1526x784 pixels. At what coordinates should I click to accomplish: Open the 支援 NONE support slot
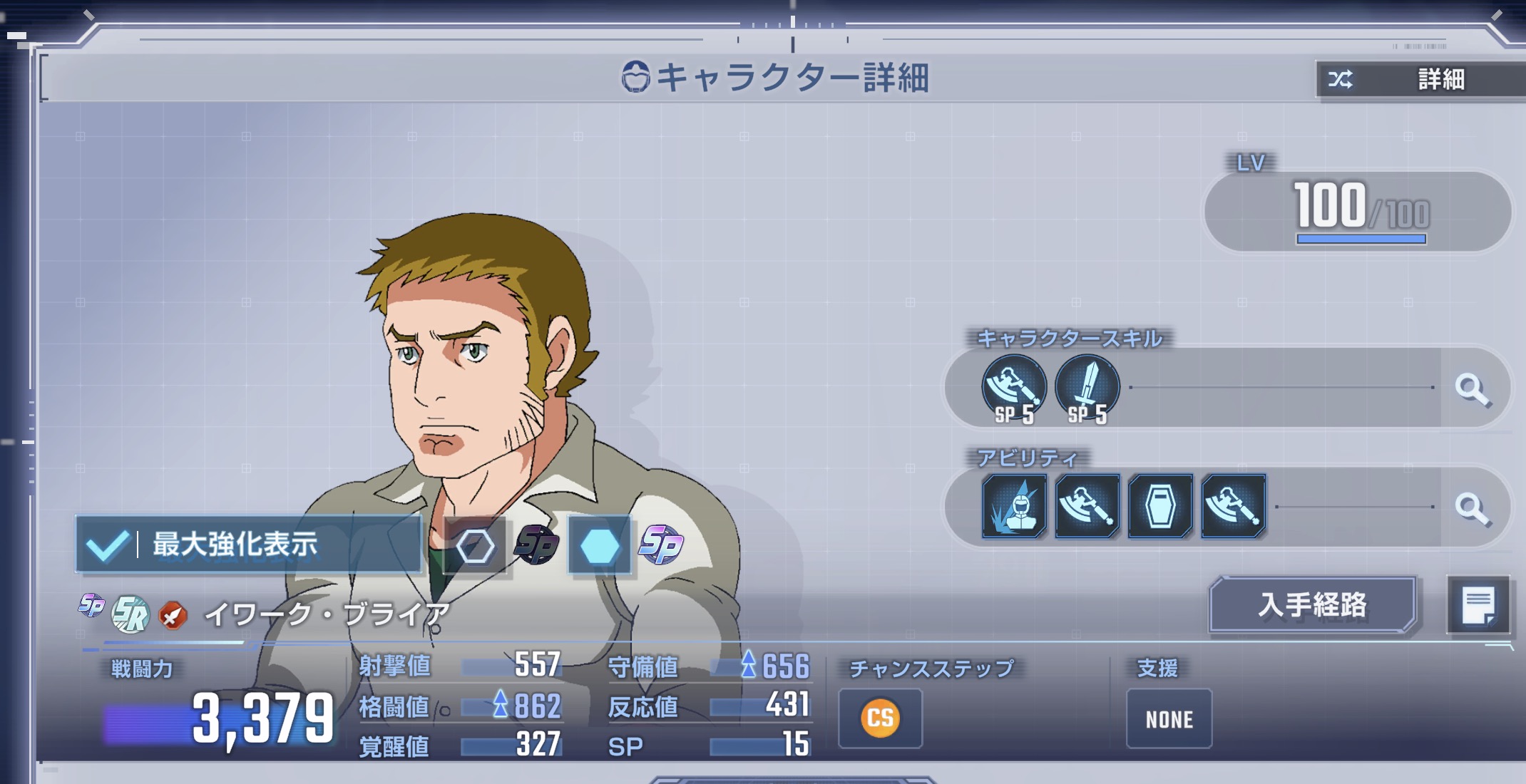[1169, 718]
